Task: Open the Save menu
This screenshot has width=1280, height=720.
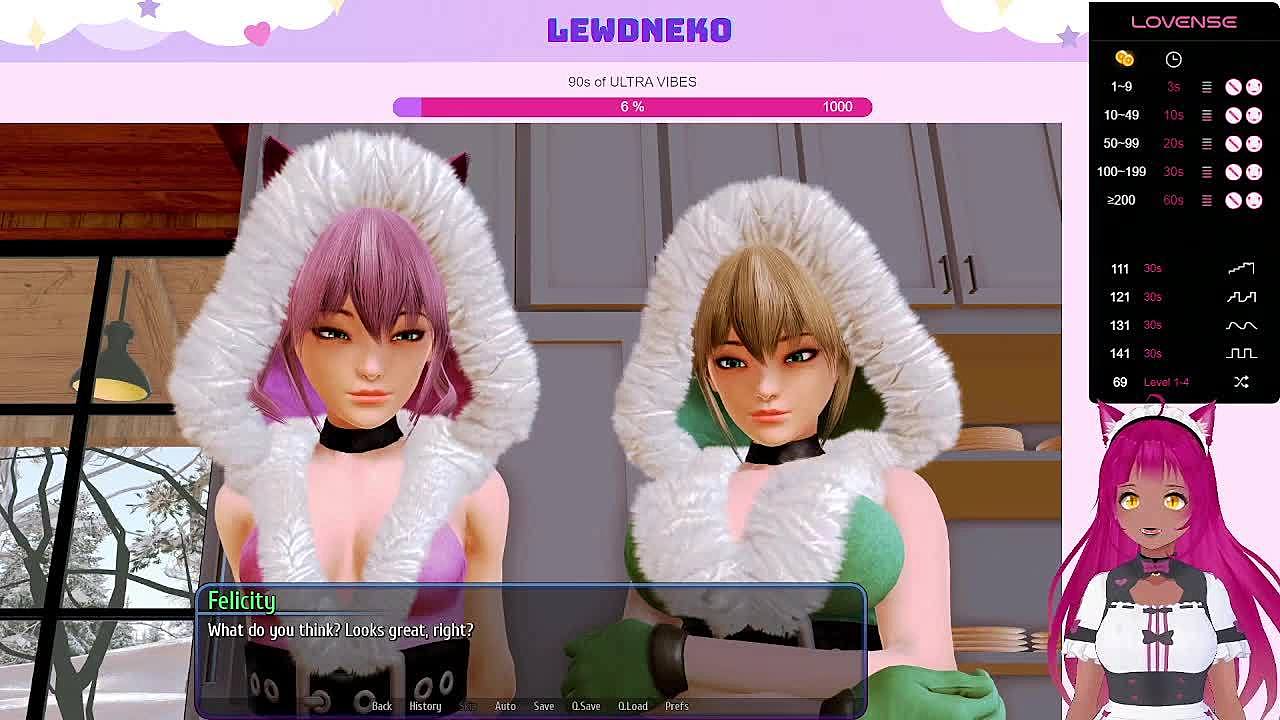Action: point(544,706)
